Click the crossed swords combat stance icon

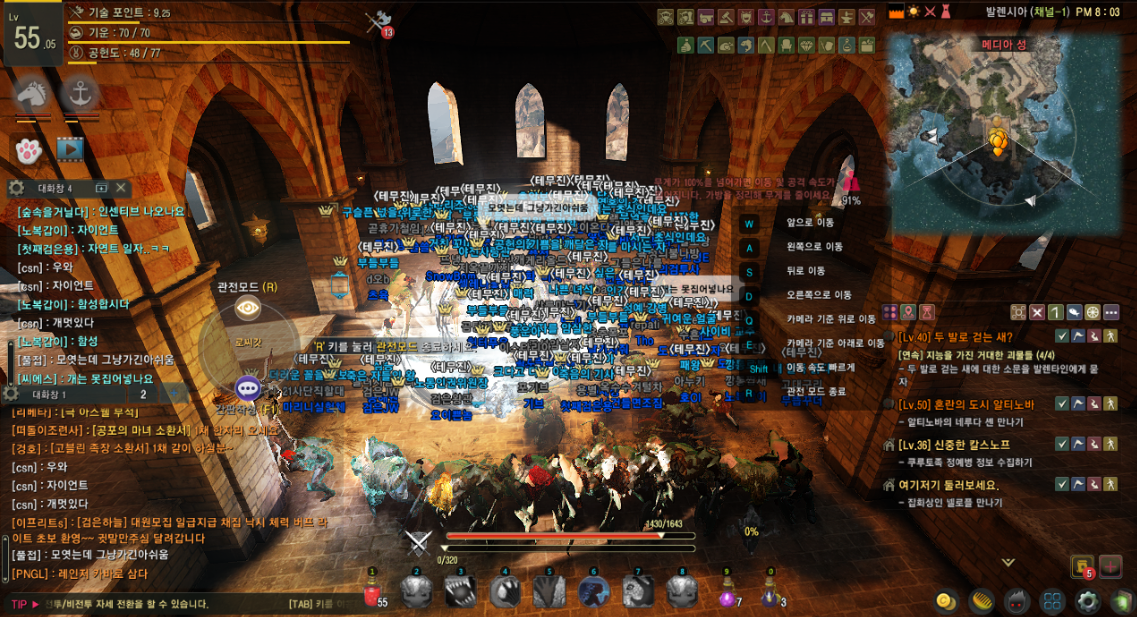click(x=418, y=543)
